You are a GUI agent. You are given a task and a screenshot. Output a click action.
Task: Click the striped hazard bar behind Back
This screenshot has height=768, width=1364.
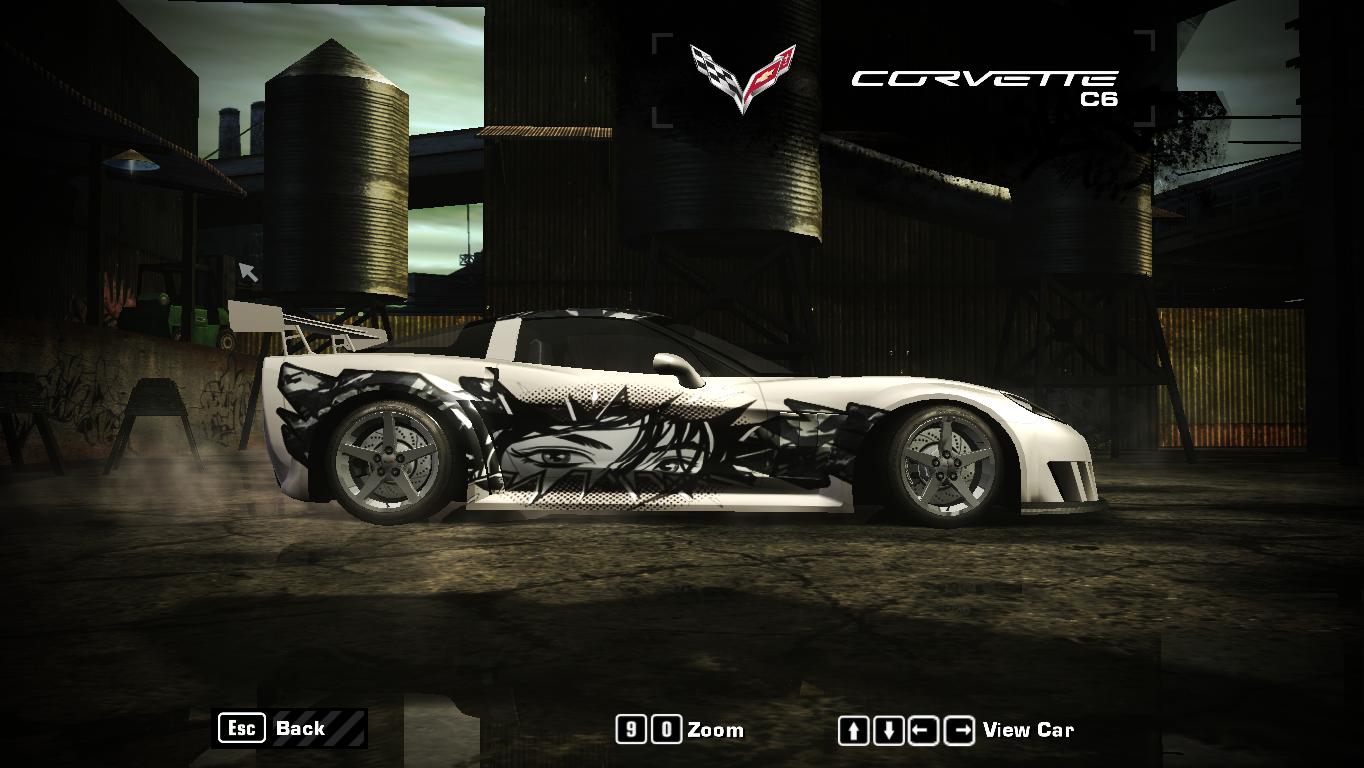[x=345, y=729]
